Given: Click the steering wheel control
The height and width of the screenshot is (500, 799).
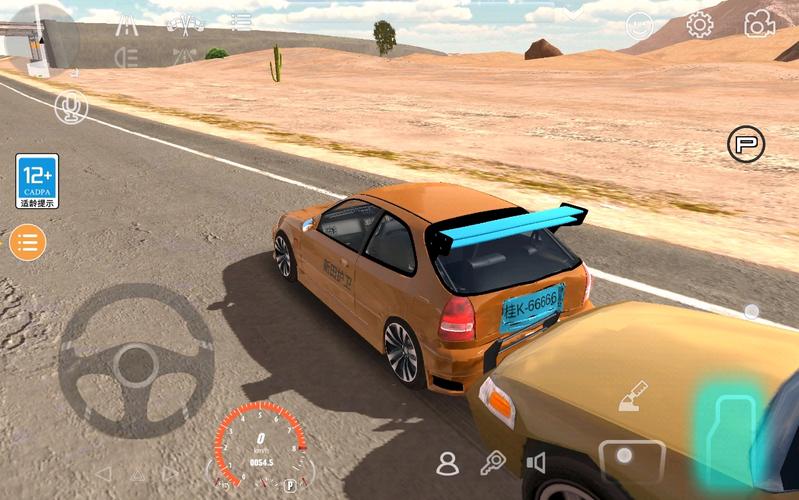Looking at the screenshot, I should tap(136, 361).
